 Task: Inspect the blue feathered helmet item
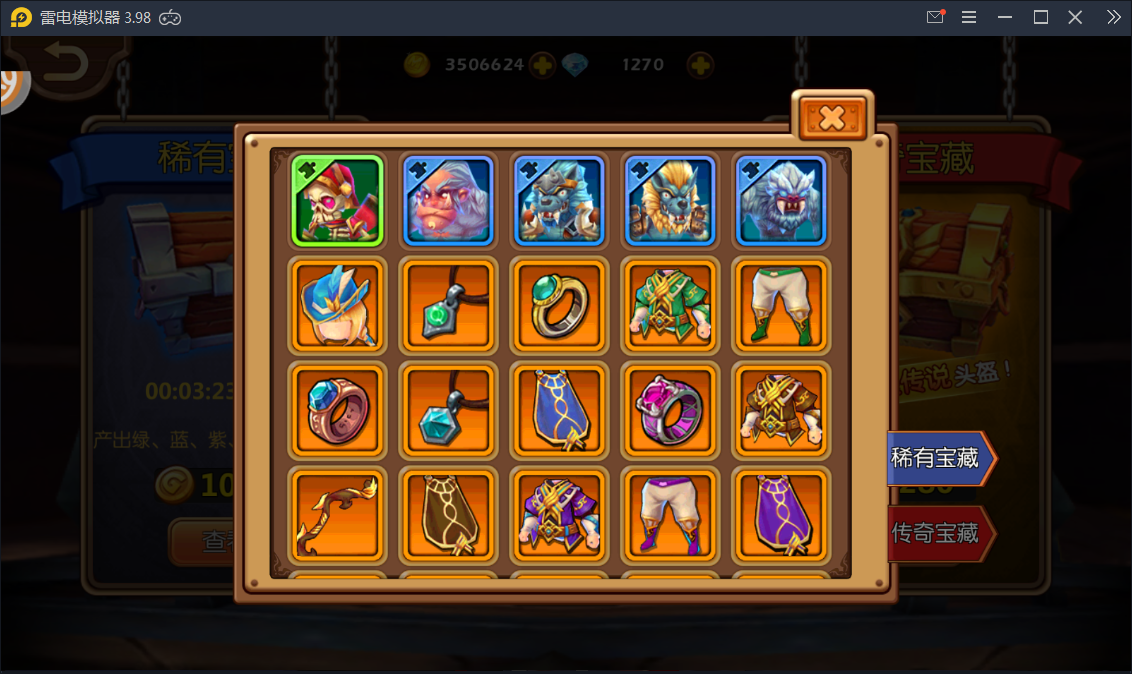(337, 306)
